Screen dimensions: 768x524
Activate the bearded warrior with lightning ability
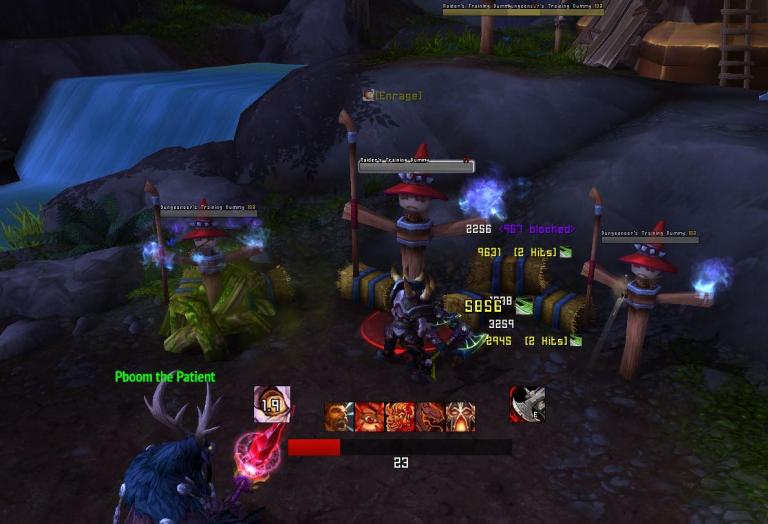point(339,417)
